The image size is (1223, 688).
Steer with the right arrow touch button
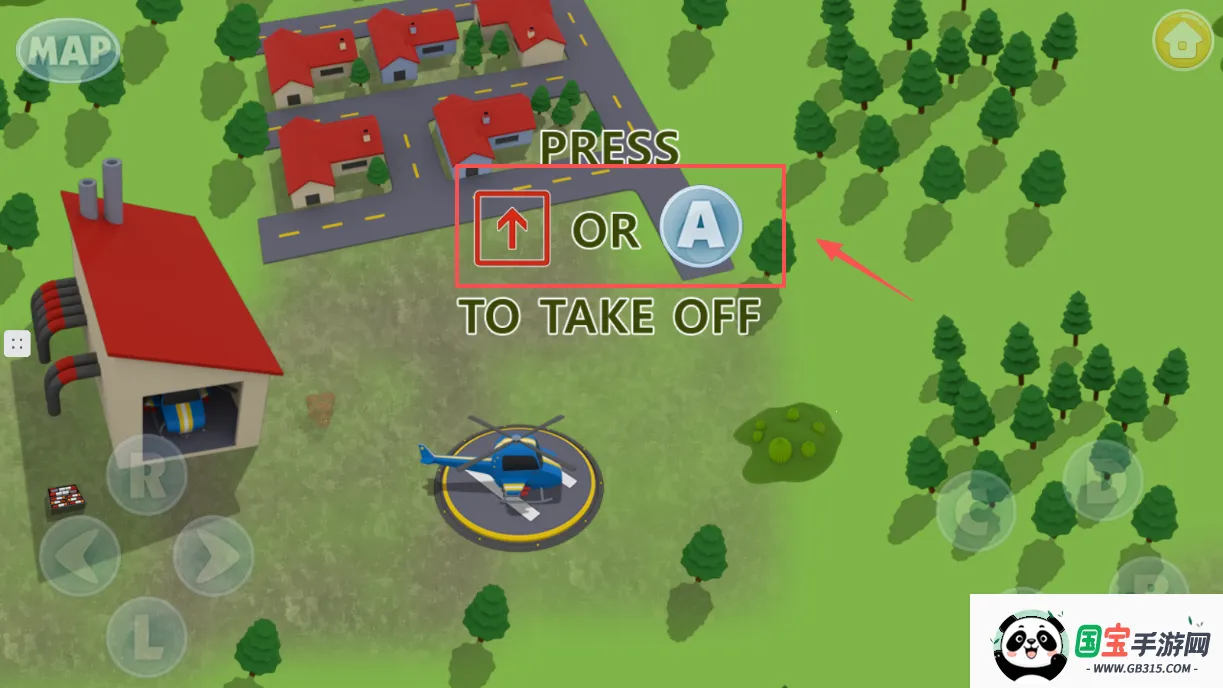(x=213, y=555)
